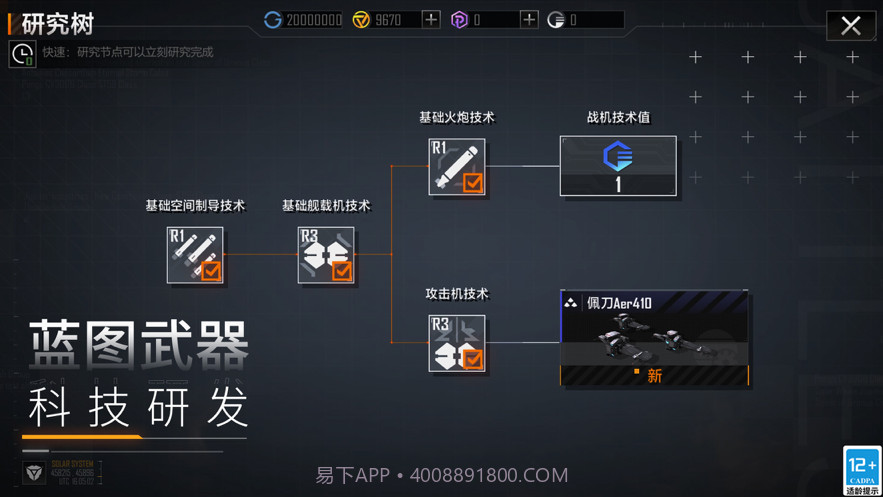Image resolution: width=883 pixels, height=497 pixels.
Task: Choose the 攻击机技术 research node
Action: (x=457, y=343)
